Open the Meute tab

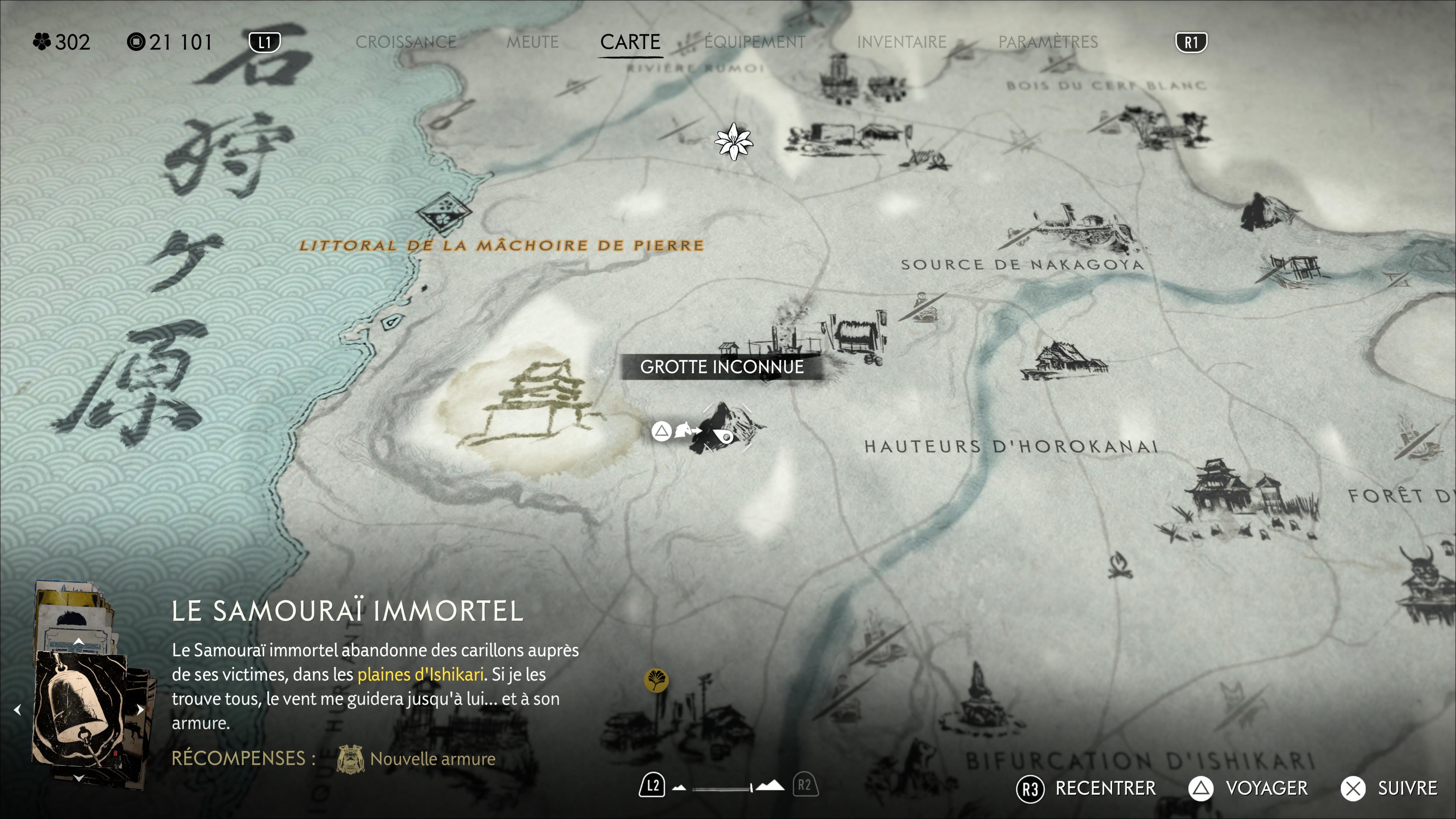point(532,42)
